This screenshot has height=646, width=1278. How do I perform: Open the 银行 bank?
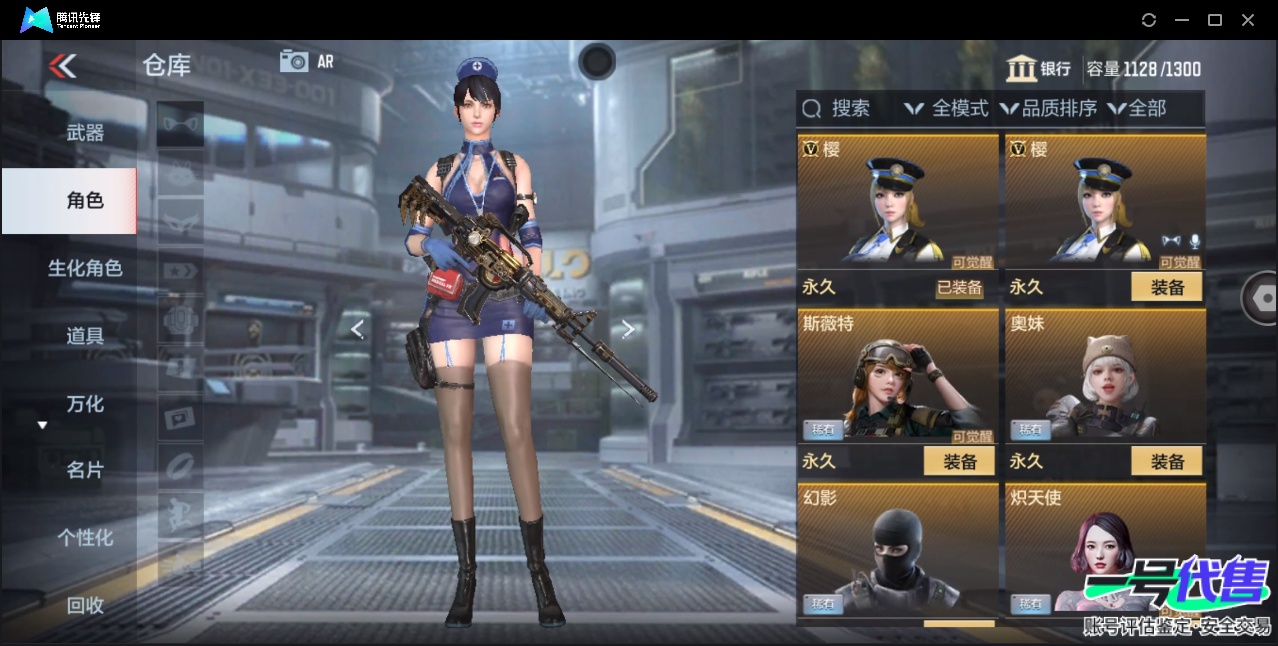1038,69
